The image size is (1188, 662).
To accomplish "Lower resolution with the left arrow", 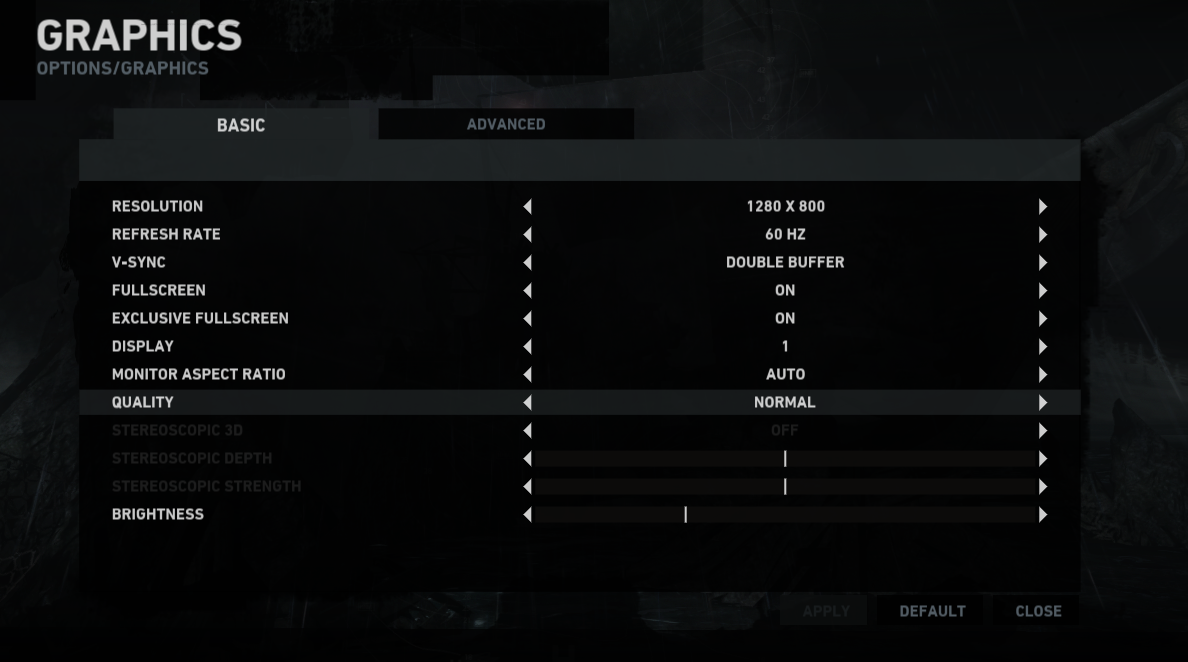I will click(527, 207).
